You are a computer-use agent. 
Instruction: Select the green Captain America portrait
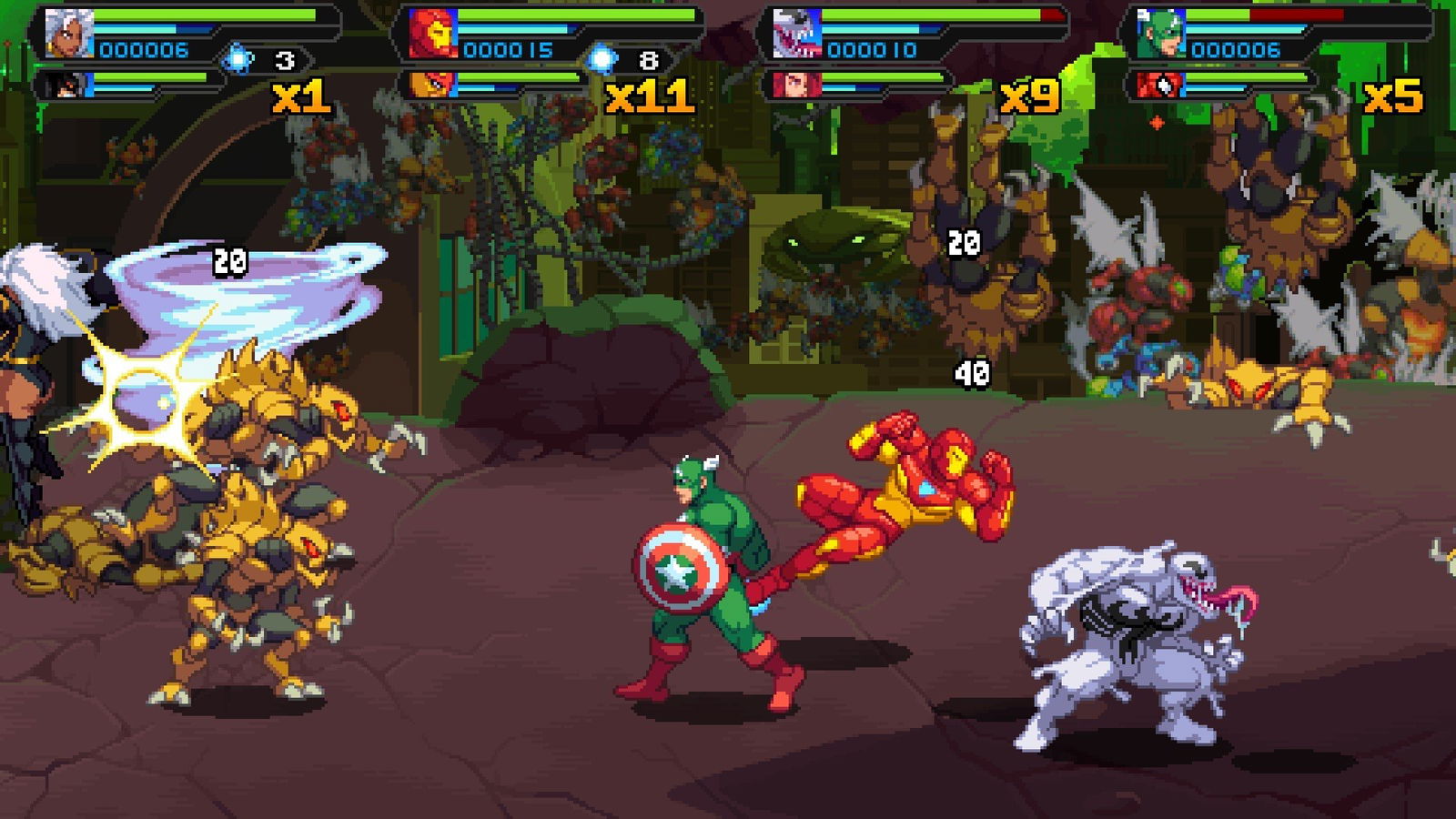pos(1161,34)
